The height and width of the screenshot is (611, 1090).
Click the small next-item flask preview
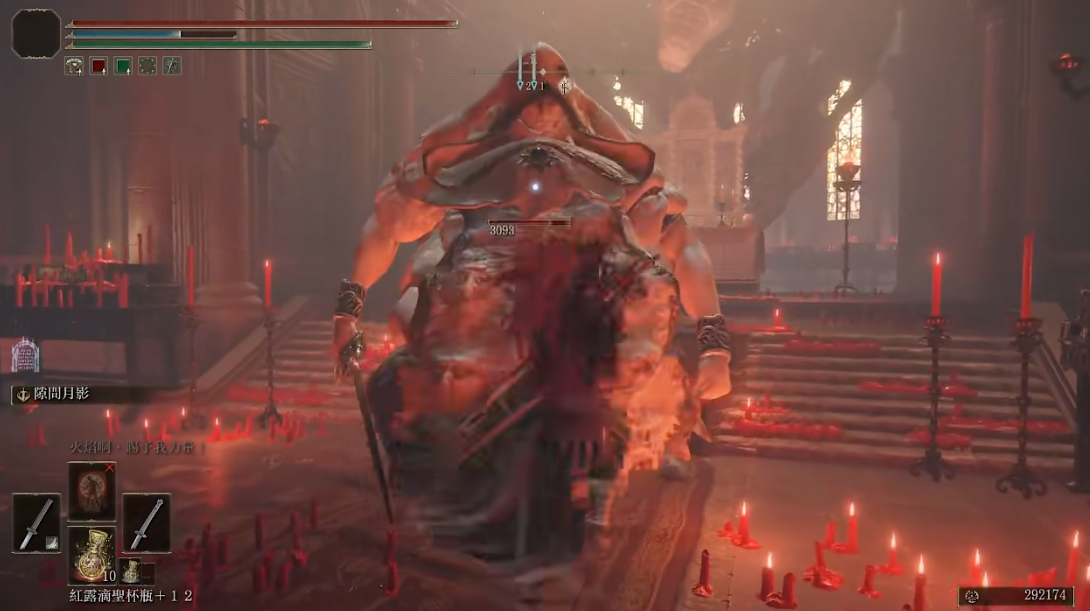pos(131,571)
